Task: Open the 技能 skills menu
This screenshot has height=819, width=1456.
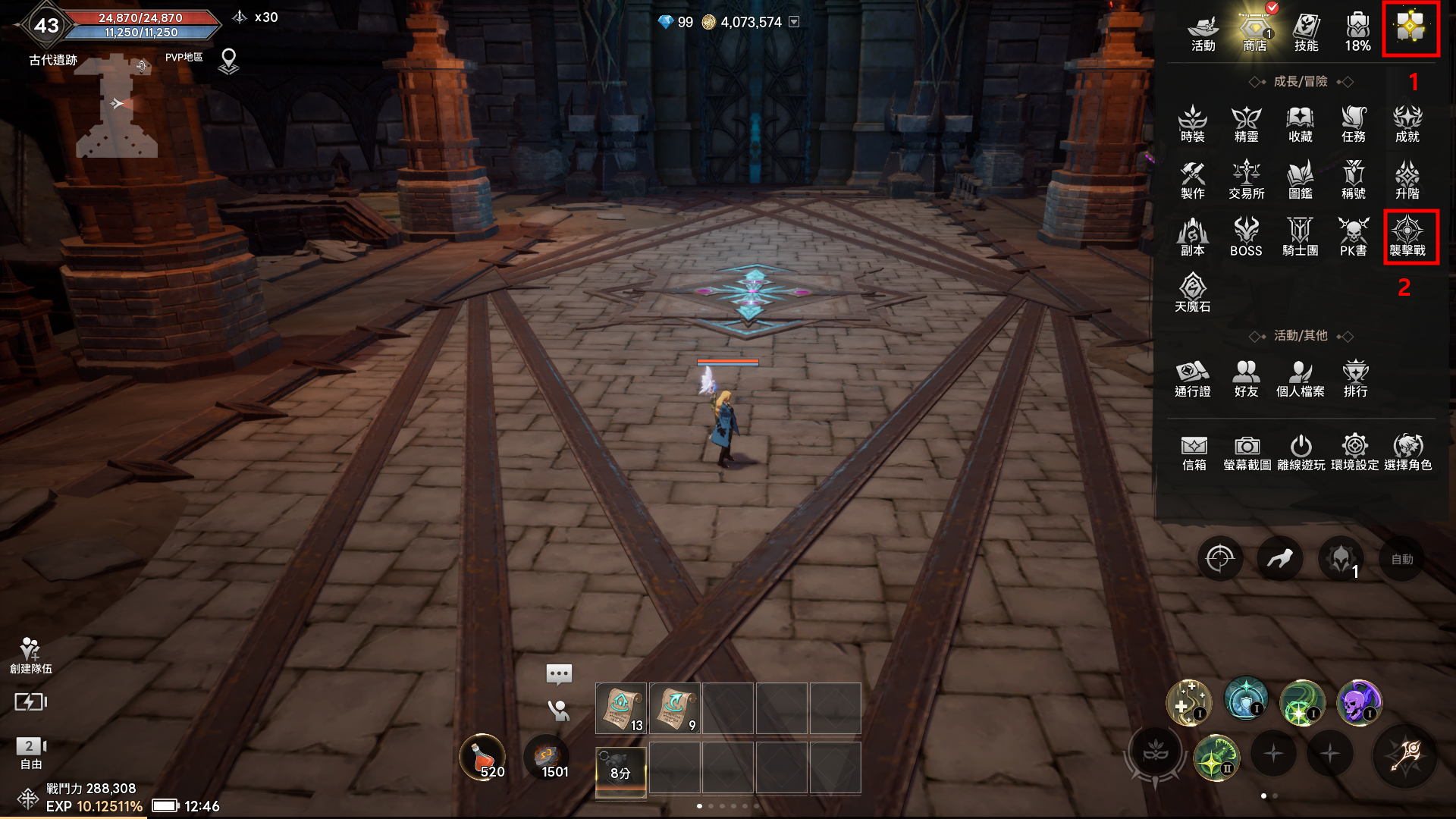Action: 1306,33
